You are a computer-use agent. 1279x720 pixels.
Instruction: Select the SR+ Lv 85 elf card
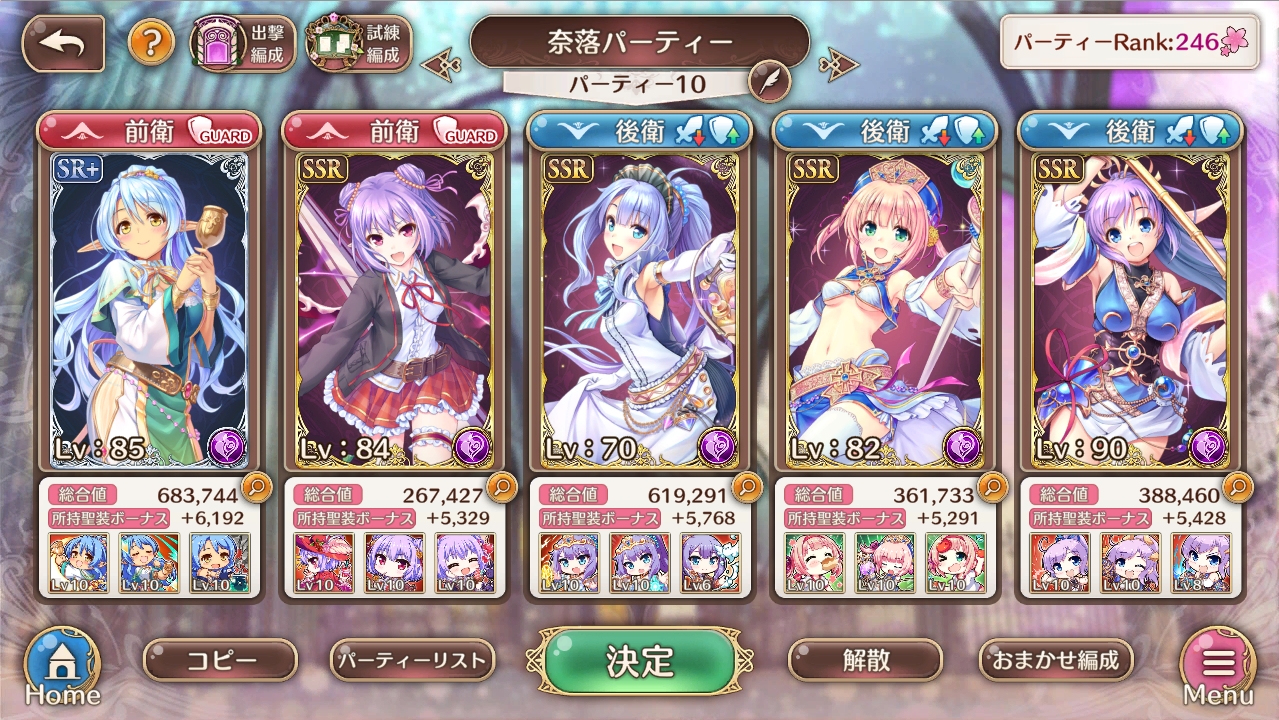click(x=149, y=310)
